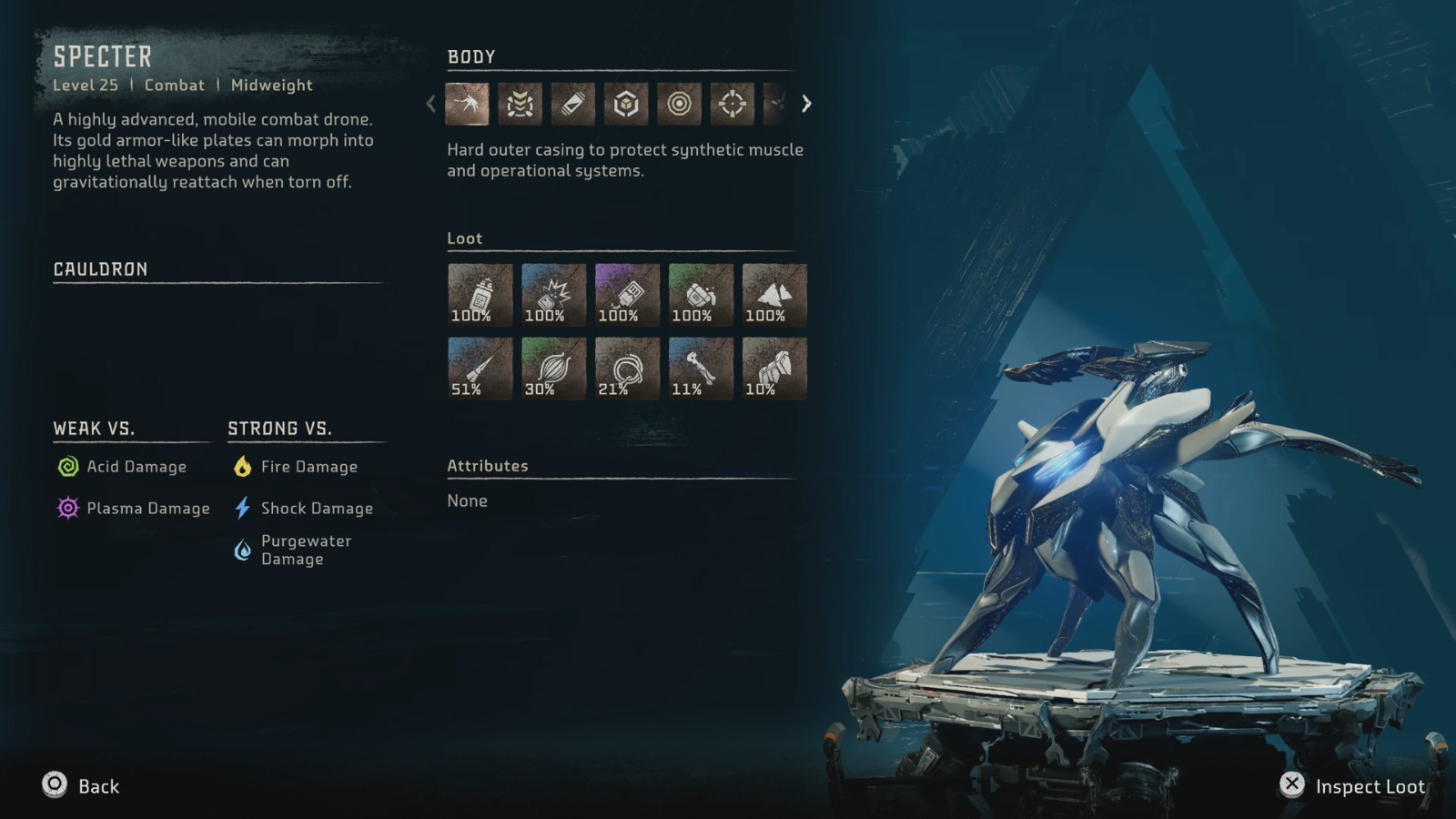The image size is (1456, 819).
Task: Select the striped coil loot at 30%
Action: [554, 369]
